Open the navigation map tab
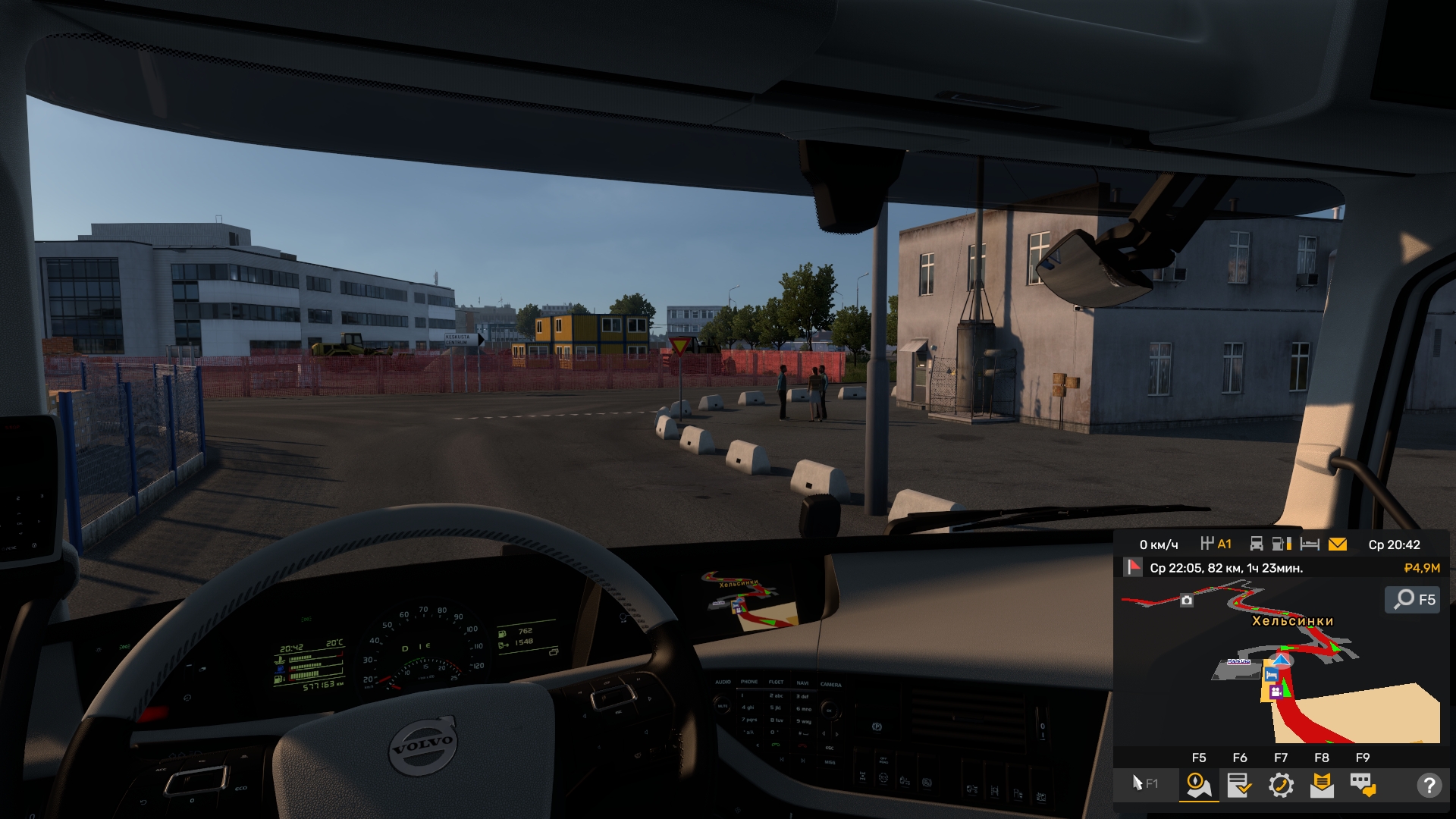1456x819 pixels. (x=1198, y=785)
